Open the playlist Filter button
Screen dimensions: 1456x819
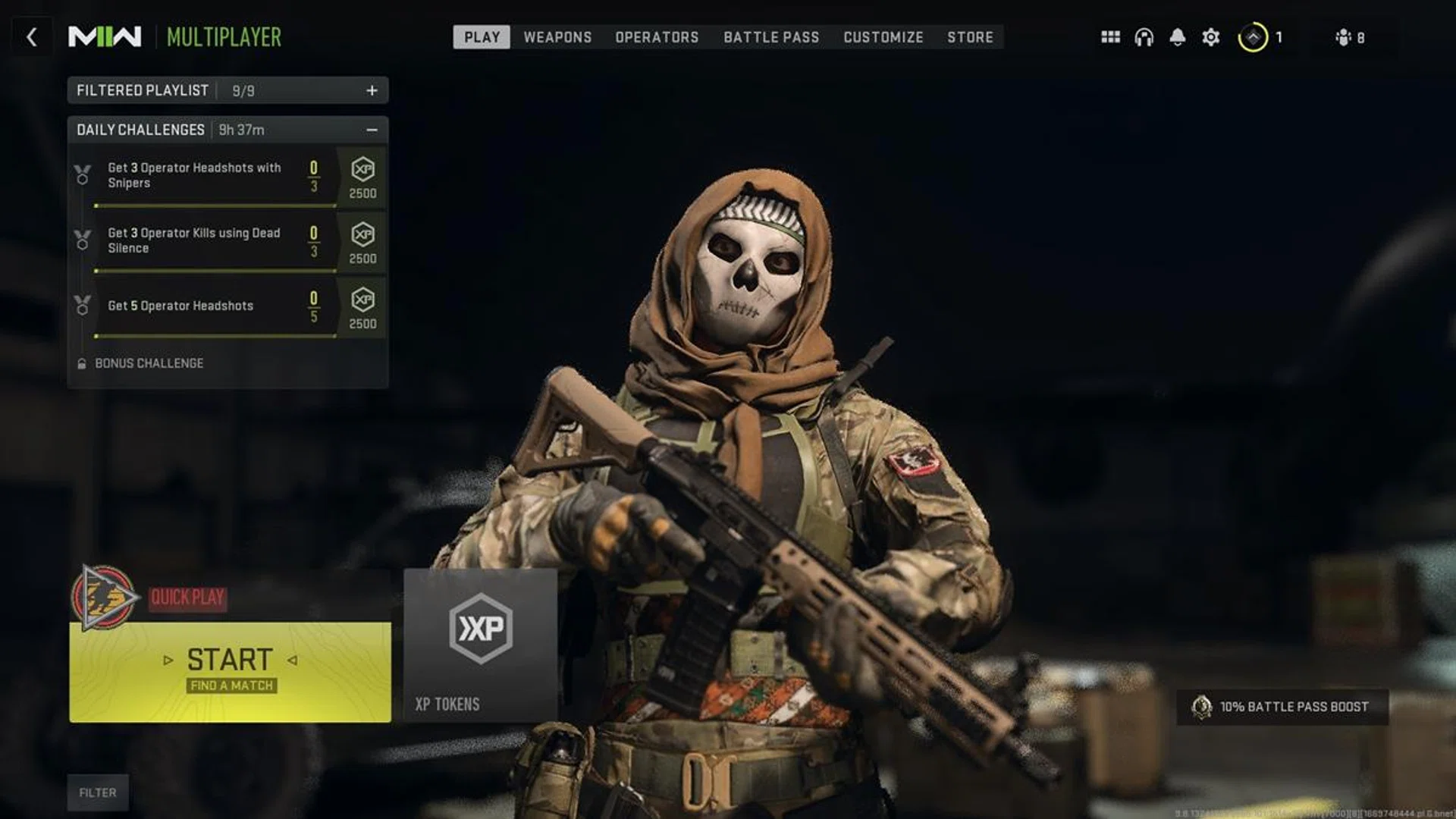click(x=98, y=792)
